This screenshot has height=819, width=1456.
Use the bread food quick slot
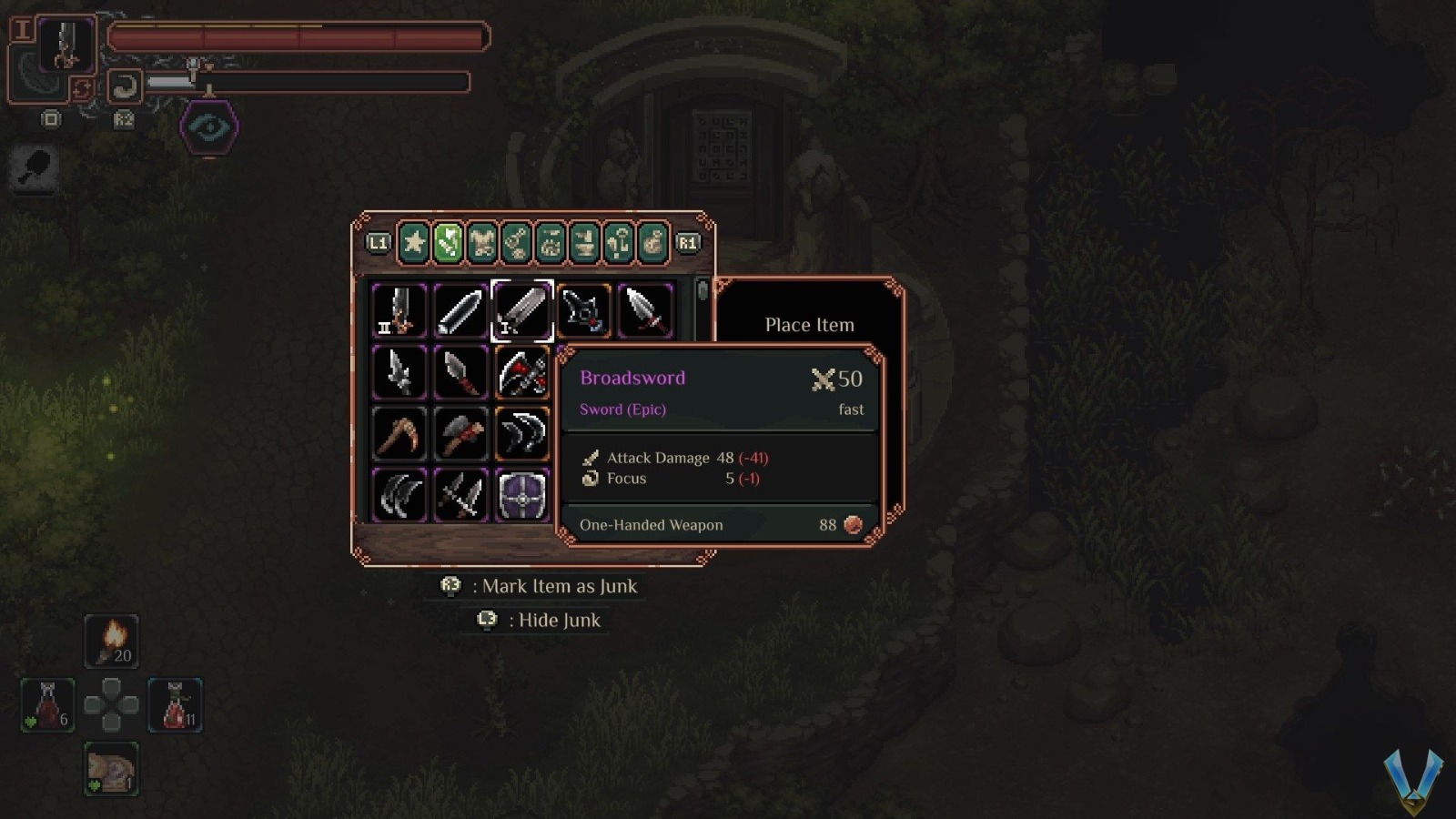pos(112,769)
